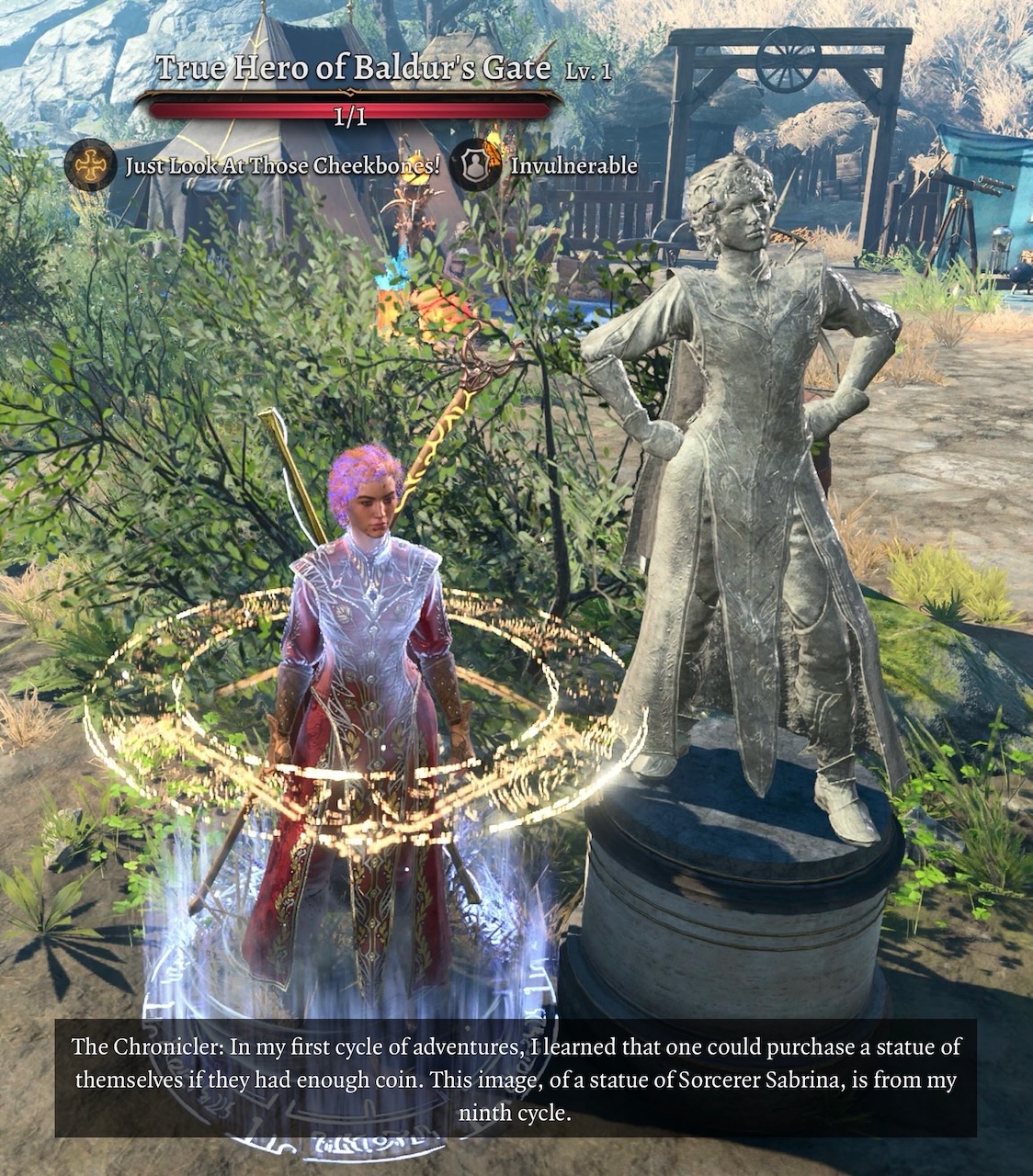The height and width of the screenshot is (1176, 1033).
Task: Click the Just Look At Those Cheekbones status icon
Action: click(90, 165)
